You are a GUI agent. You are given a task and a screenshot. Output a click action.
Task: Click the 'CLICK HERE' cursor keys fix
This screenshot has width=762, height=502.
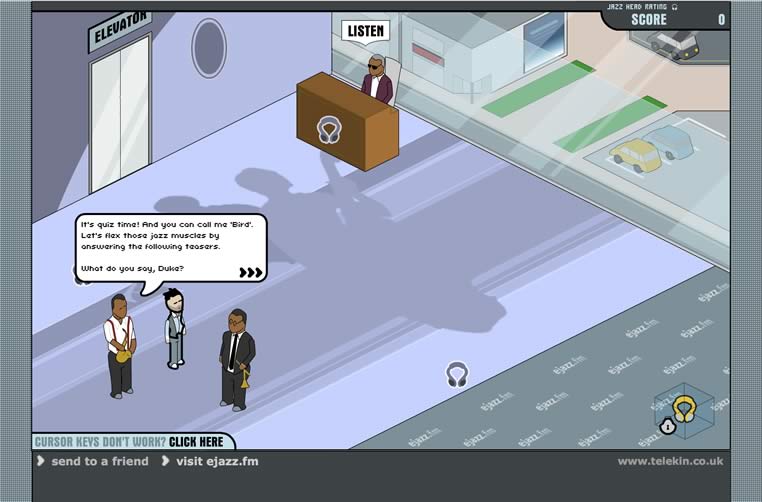[x=196, y=441]
